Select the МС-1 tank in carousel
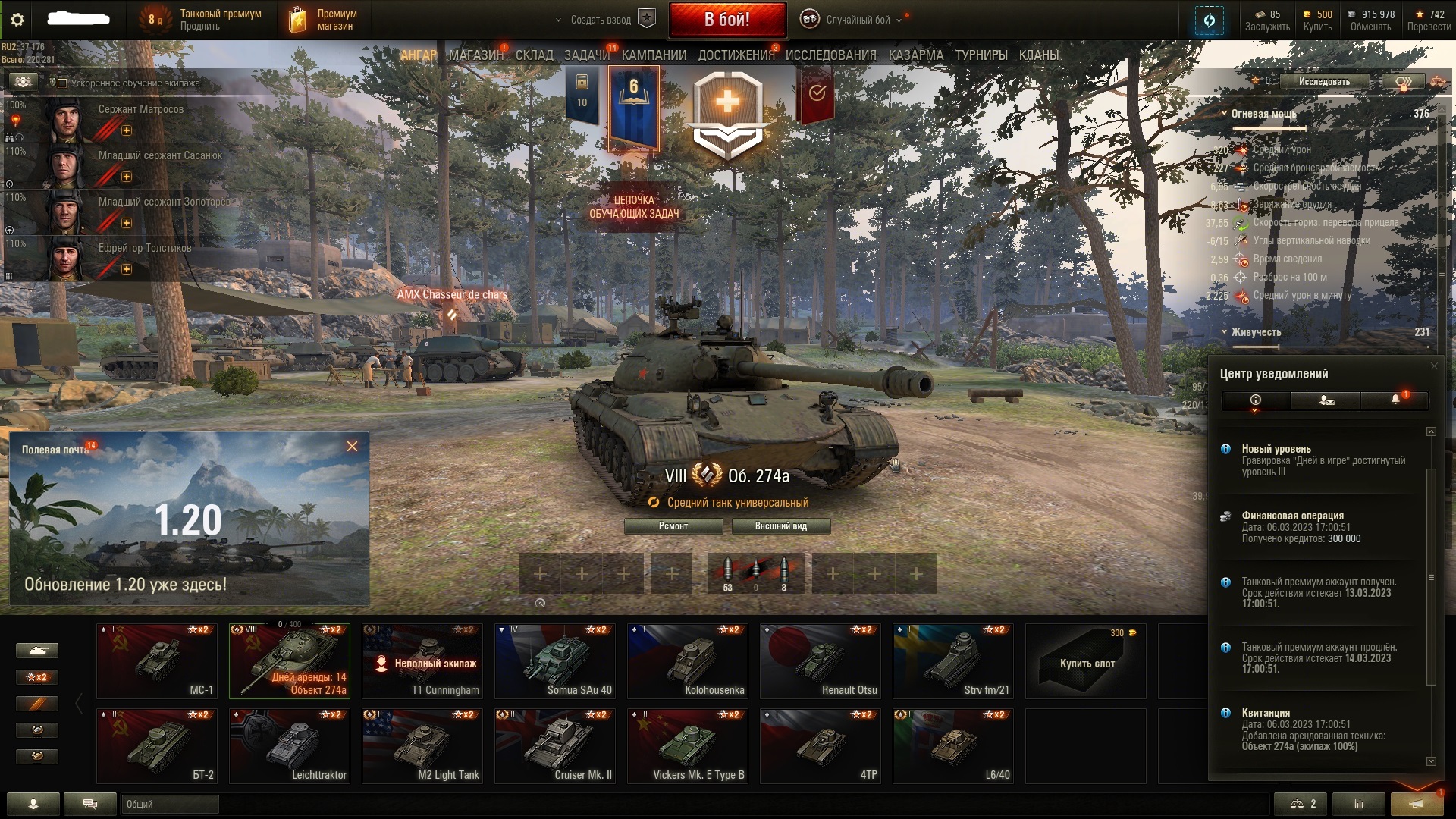1456x819 pixels. pos(157,661)
